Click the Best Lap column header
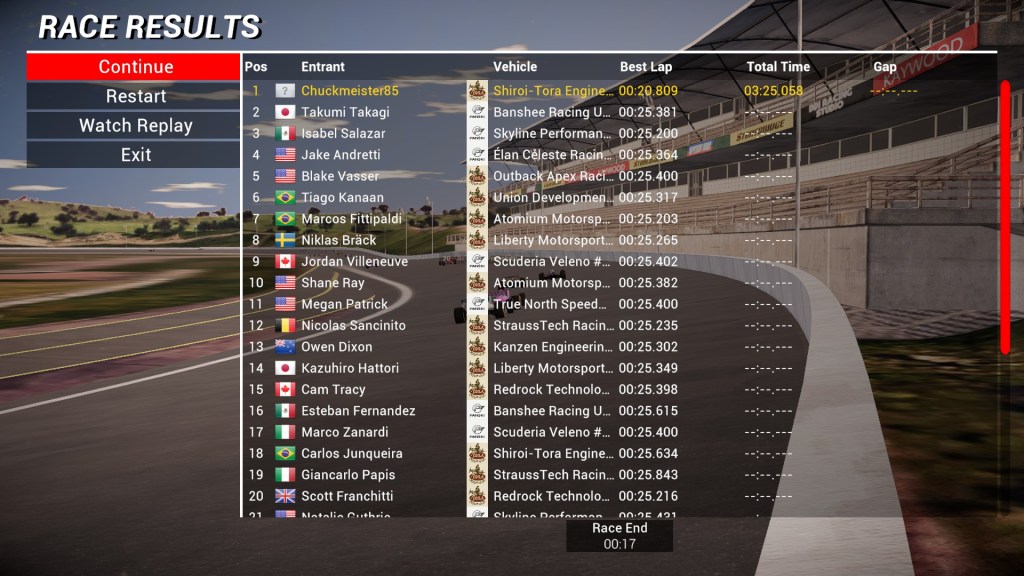The width and height of the screenshot is (1024, 576). pos(646,67)
